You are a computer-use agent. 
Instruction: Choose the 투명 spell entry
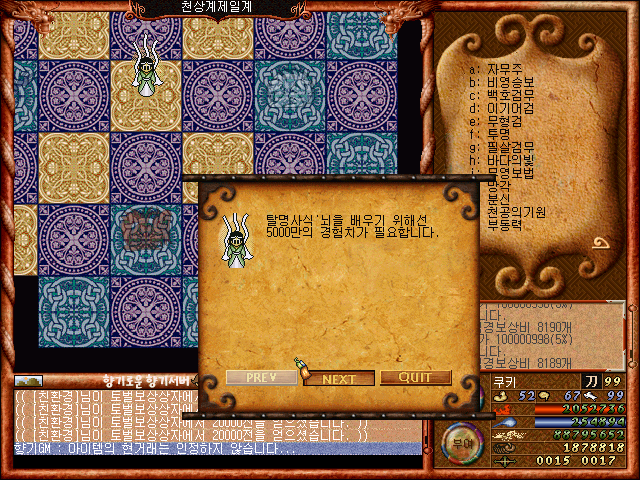(500, 134)
